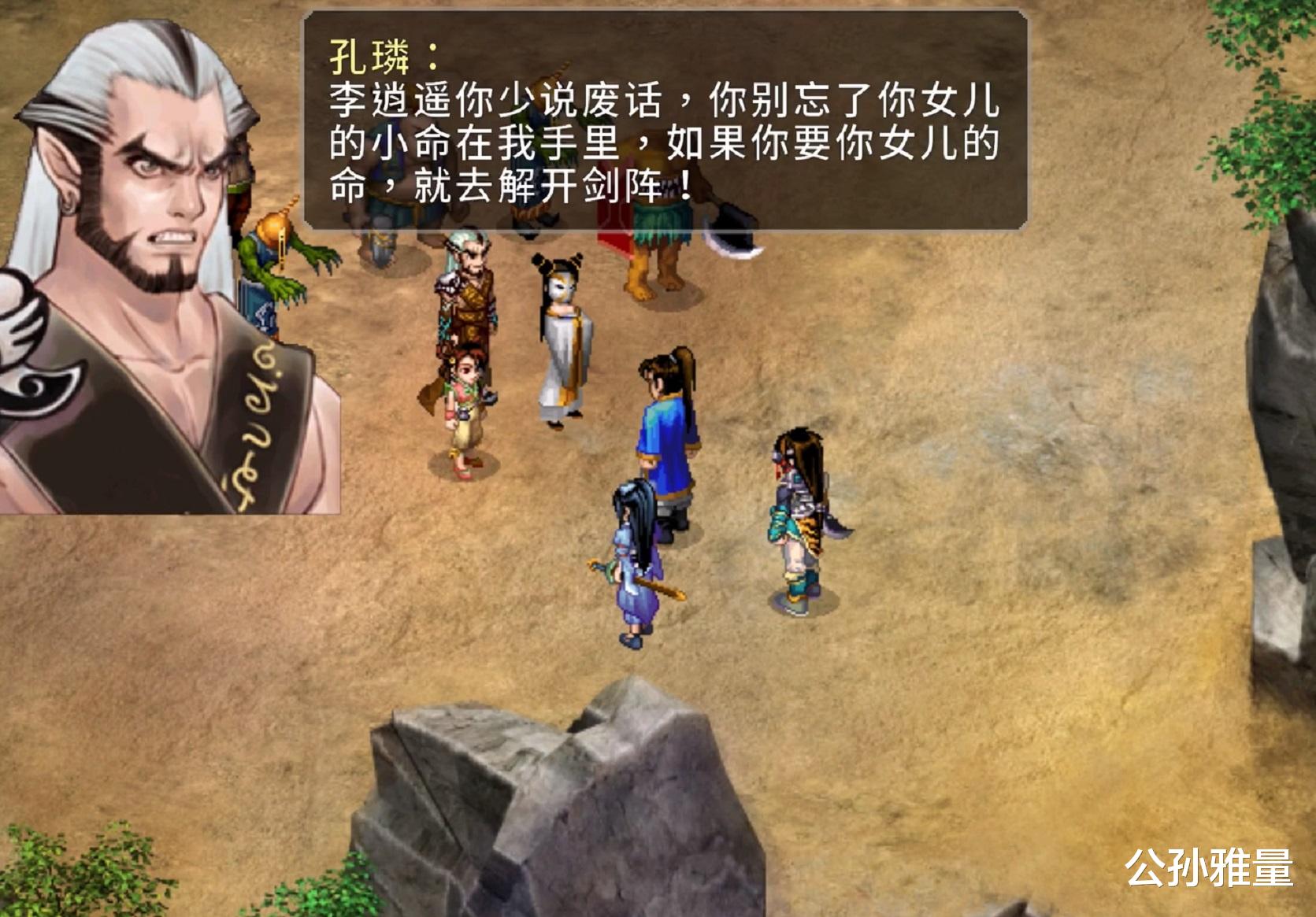Select the girl in the yellow dress
Screen dimensions: 1316x917
coord(465,409)
